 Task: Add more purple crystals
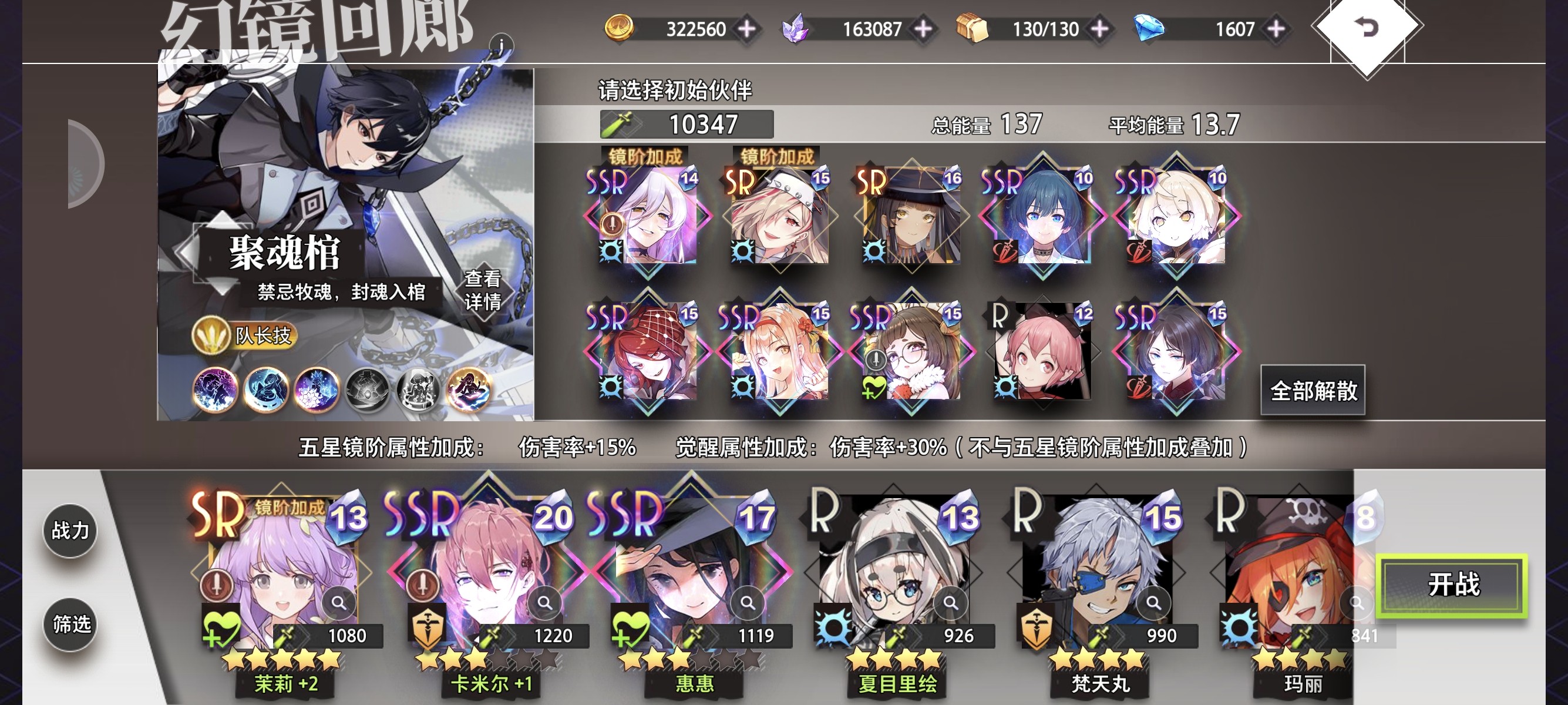923,29
